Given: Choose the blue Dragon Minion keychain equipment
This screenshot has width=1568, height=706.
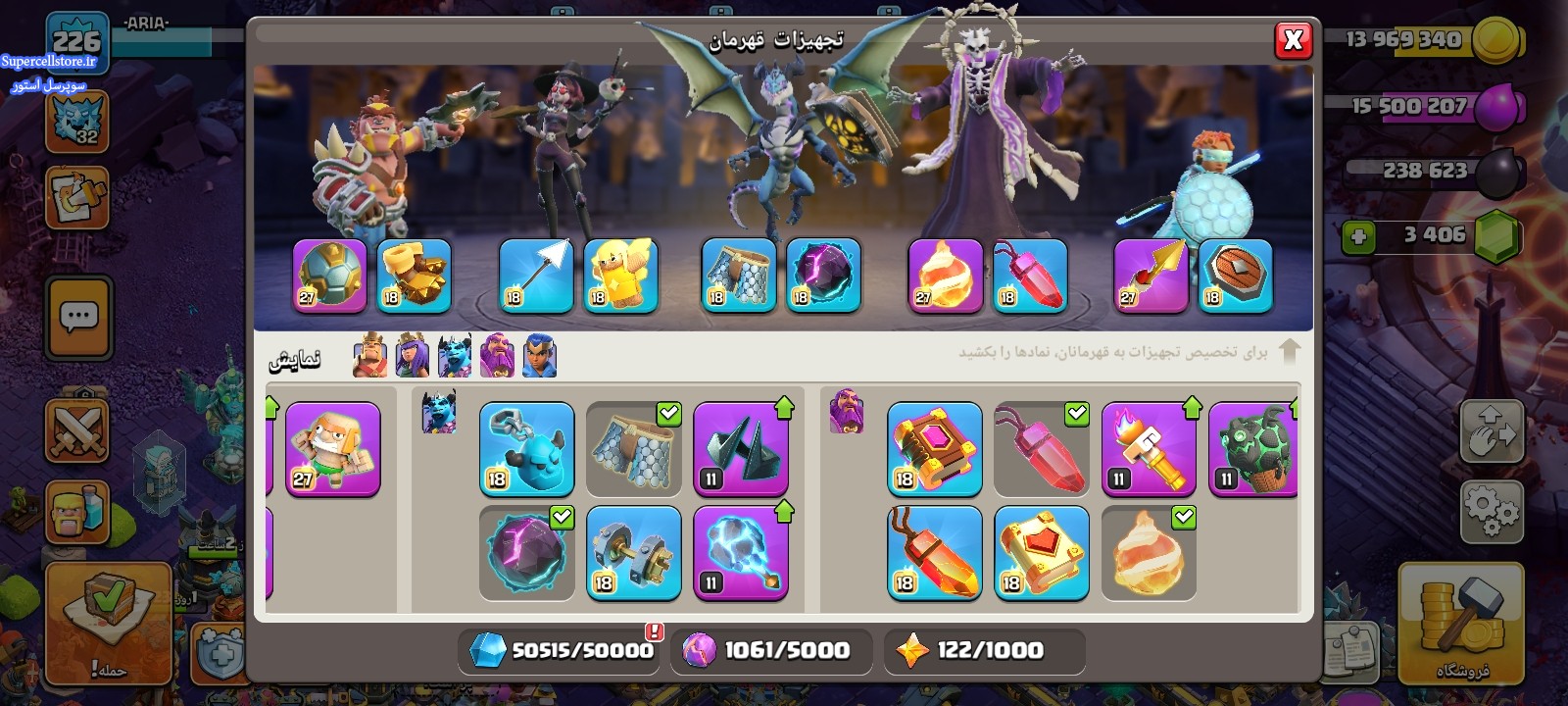Looking at the screenshot, I should pos(526,449).
